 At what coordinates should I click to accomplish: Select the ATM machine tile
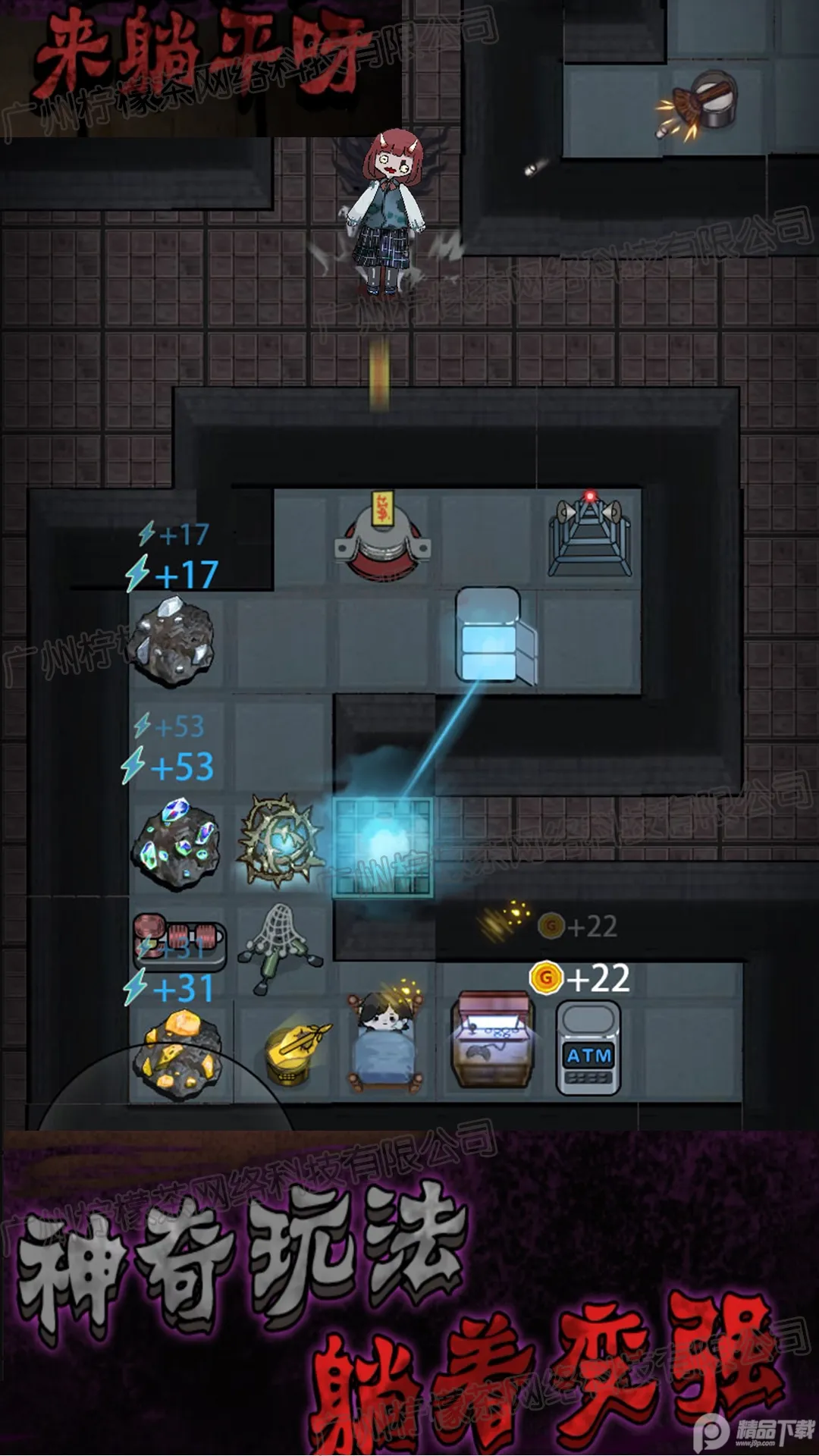coord(588,1049)
